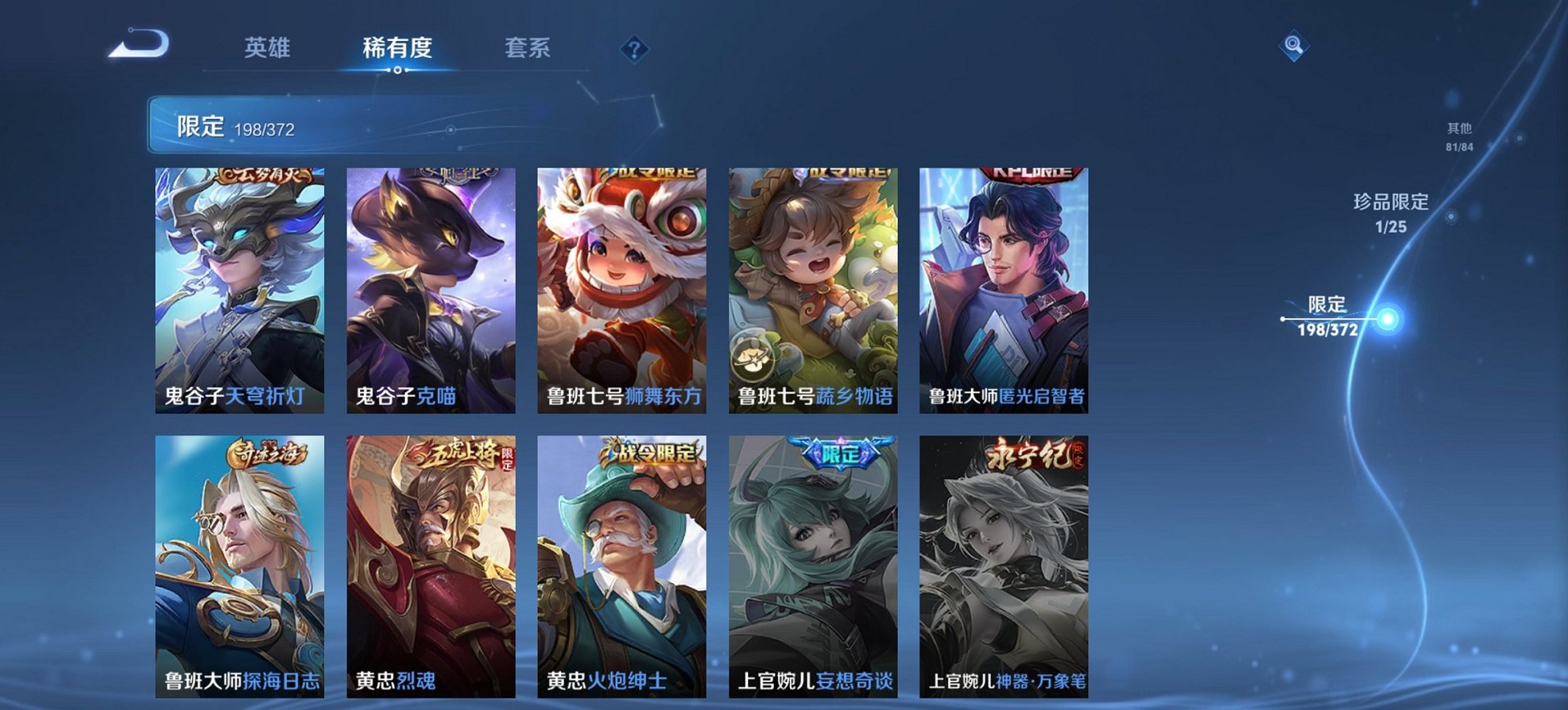Screen dimensions: 1568x710
Task: Switch to the 英雄 tab
Action: tap(269, 49)
